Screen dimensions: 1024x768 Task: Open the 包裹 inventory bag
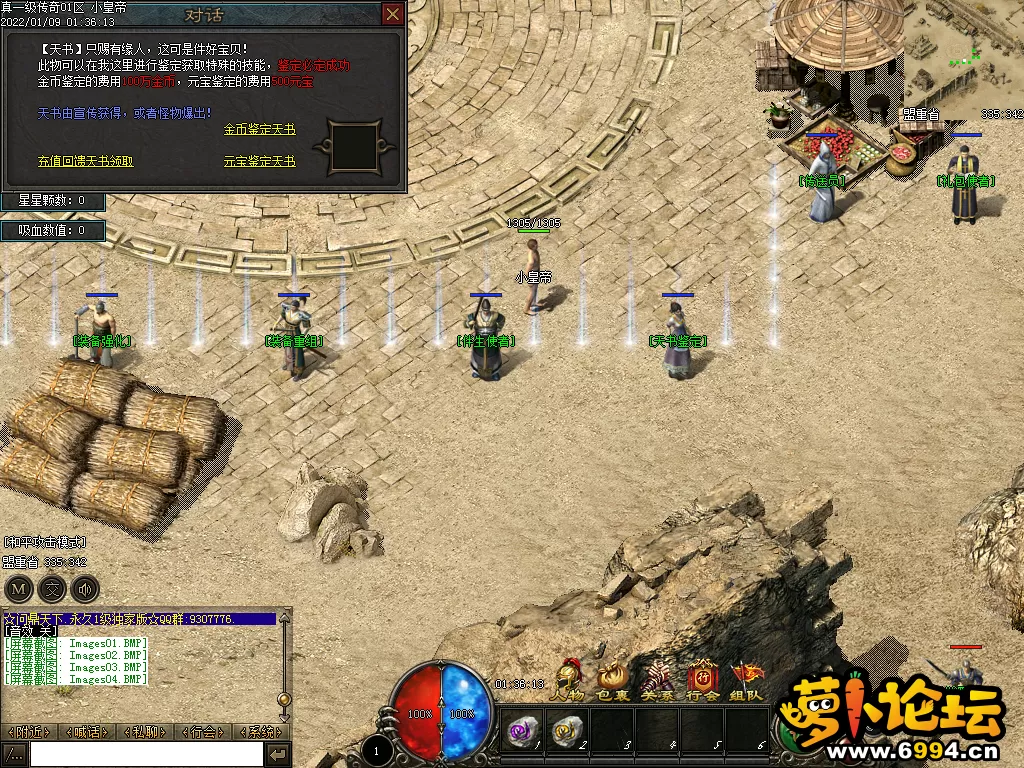pos(613,681)
